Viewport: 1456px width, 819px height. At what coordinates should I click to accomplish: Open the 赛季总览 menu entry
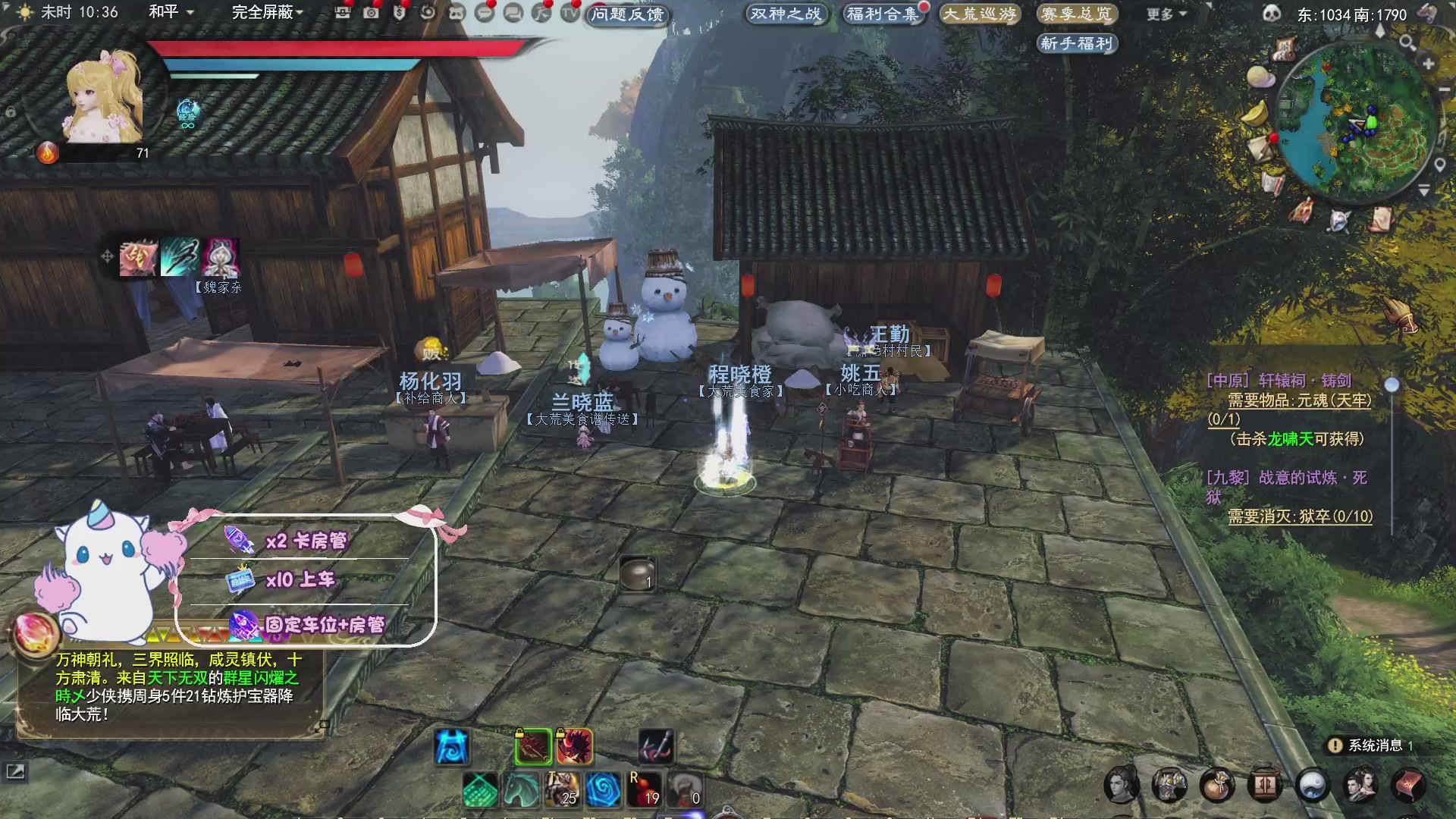tap(1077, 14)
